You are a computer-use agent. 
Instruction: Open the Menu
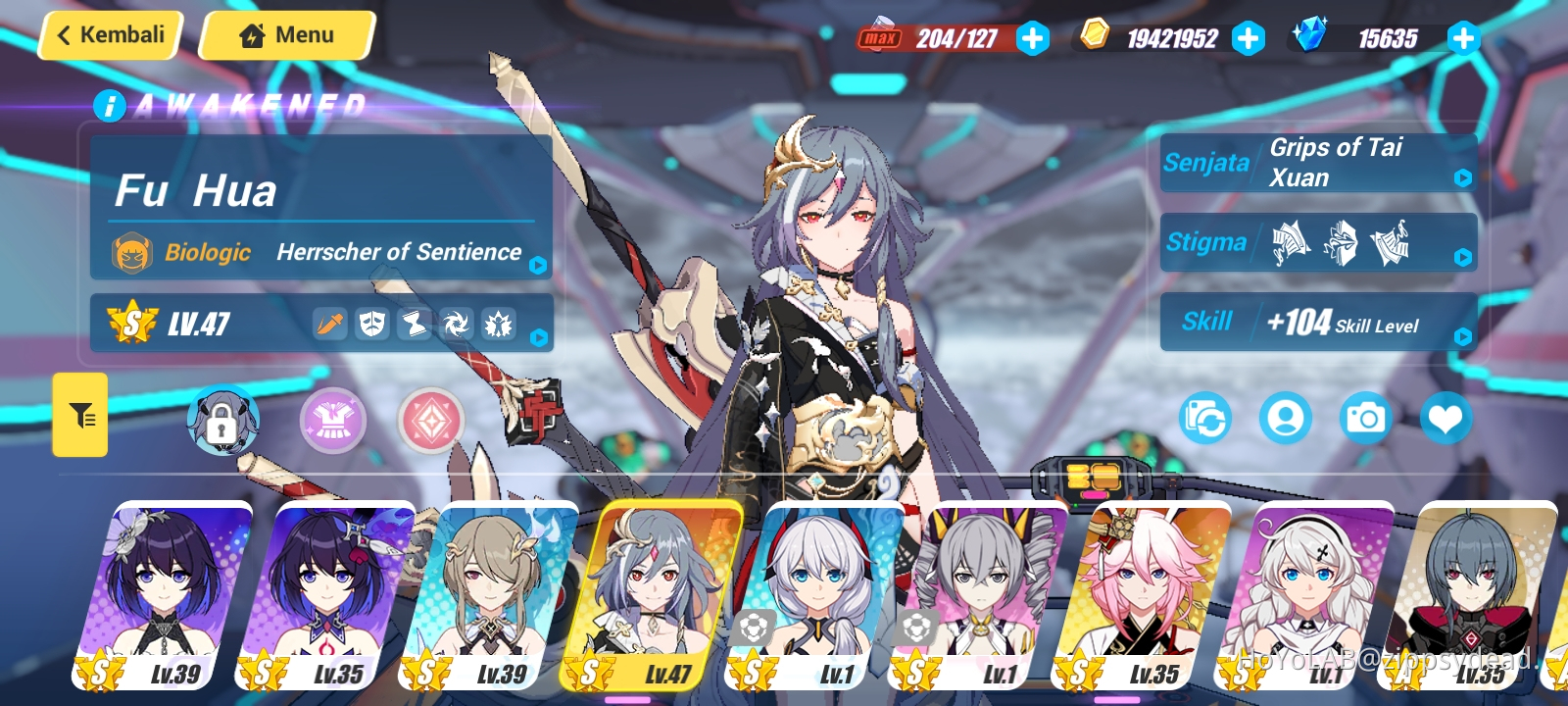[x=285, y=34]
